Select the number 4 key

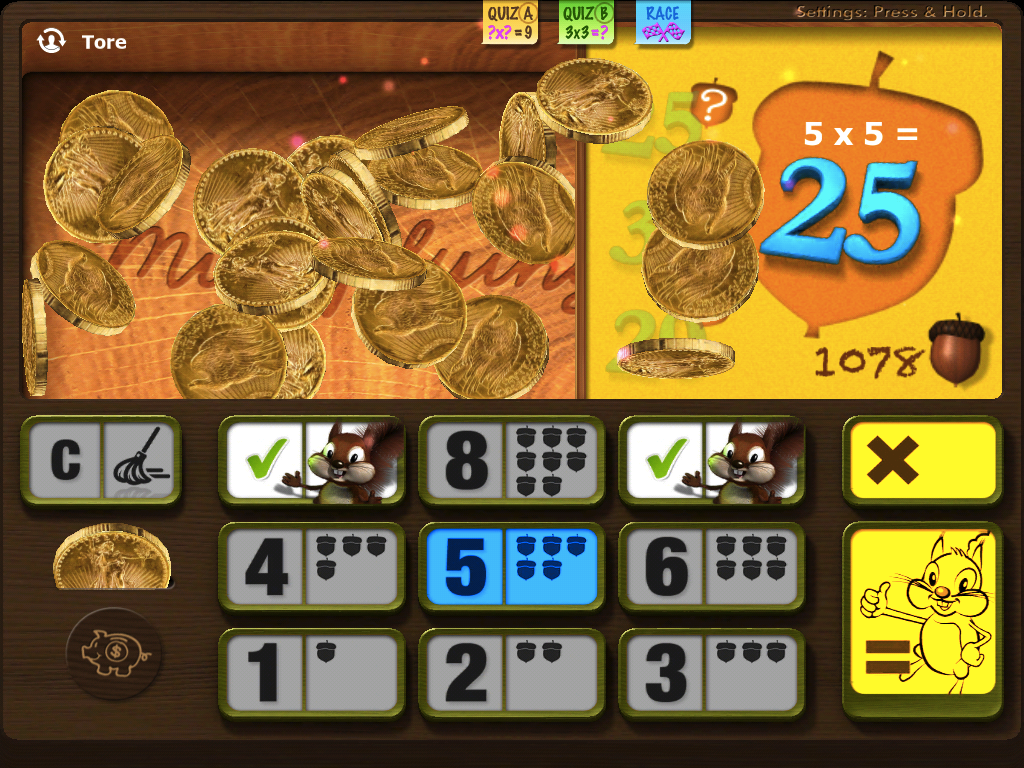point(311,567)
